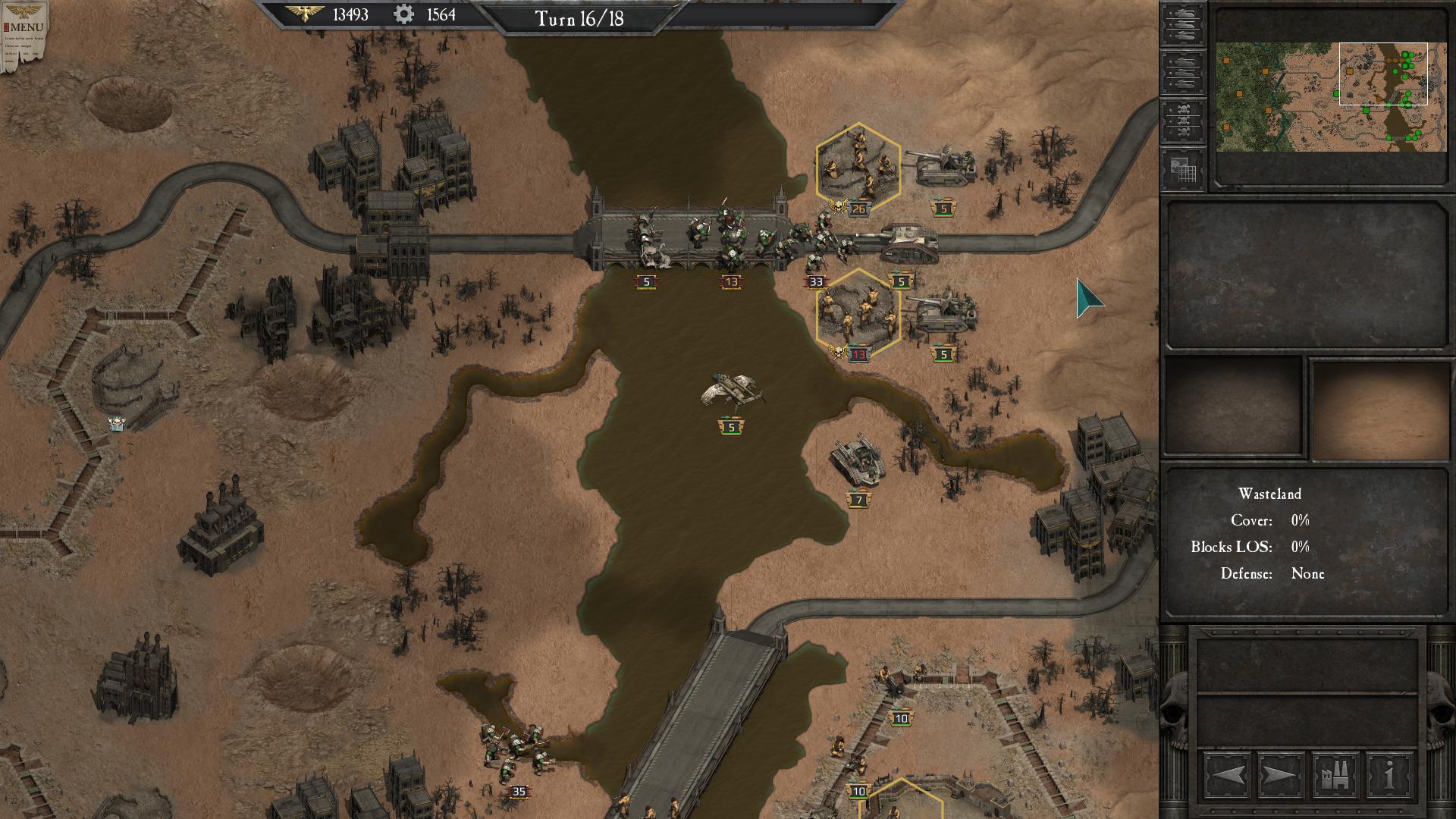Open the factory purchase button

point(1335,775)
